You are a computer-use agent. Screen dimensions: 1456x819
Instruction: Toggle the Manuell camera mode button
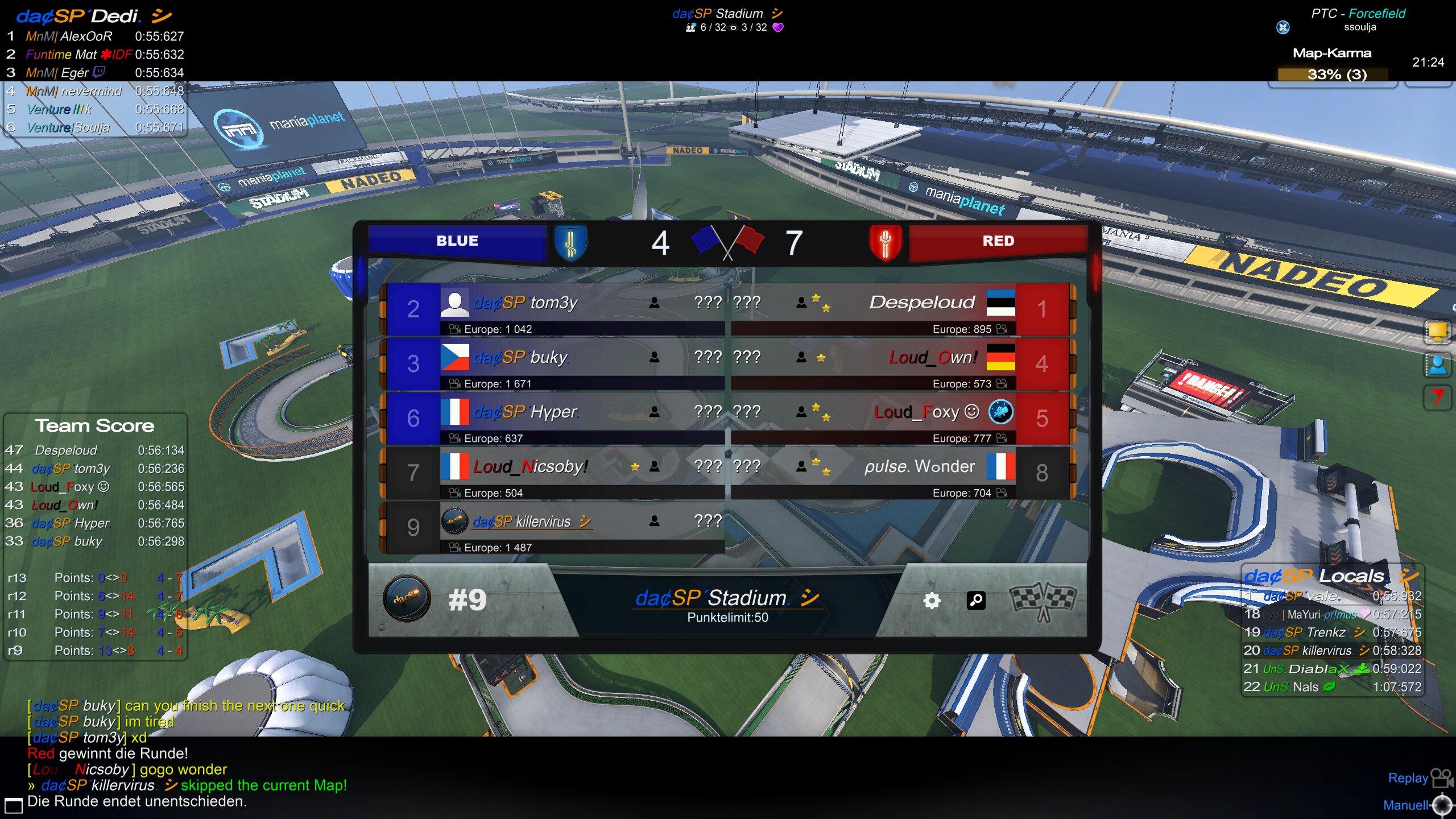[x=1442, y=805]
